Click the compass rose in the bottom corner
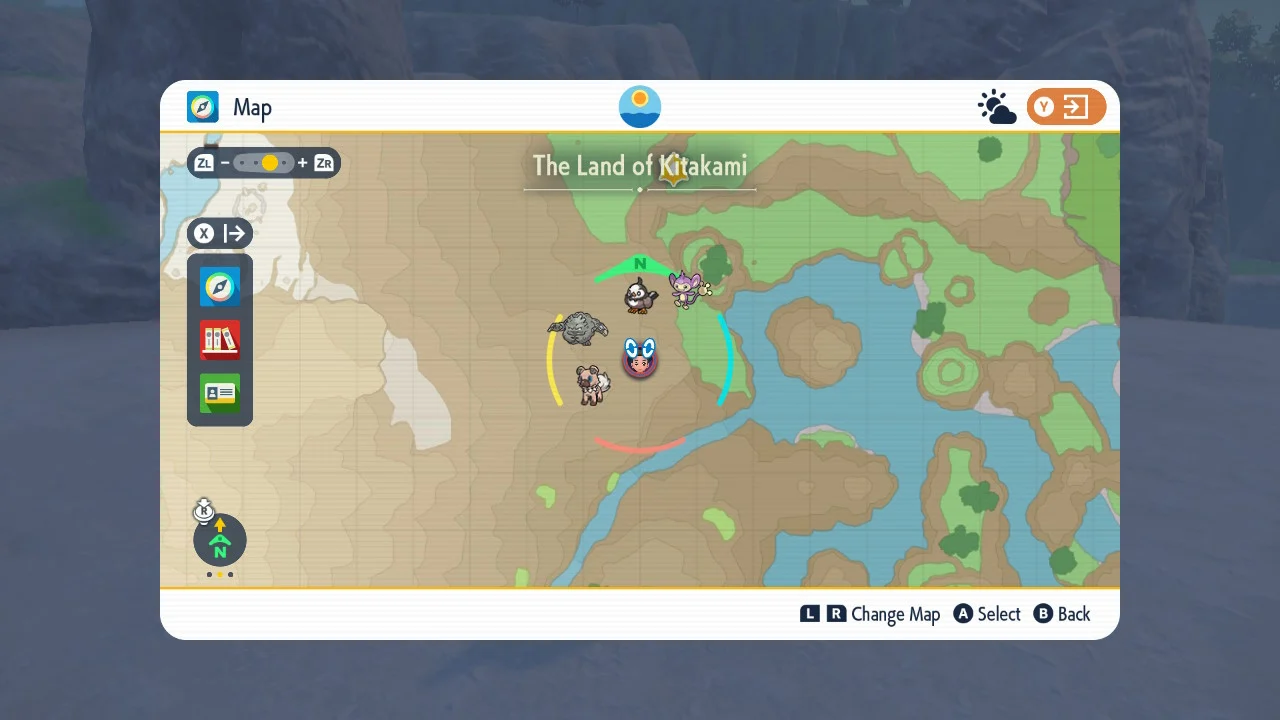The image size is (1280, 720). tap(219, 540)
